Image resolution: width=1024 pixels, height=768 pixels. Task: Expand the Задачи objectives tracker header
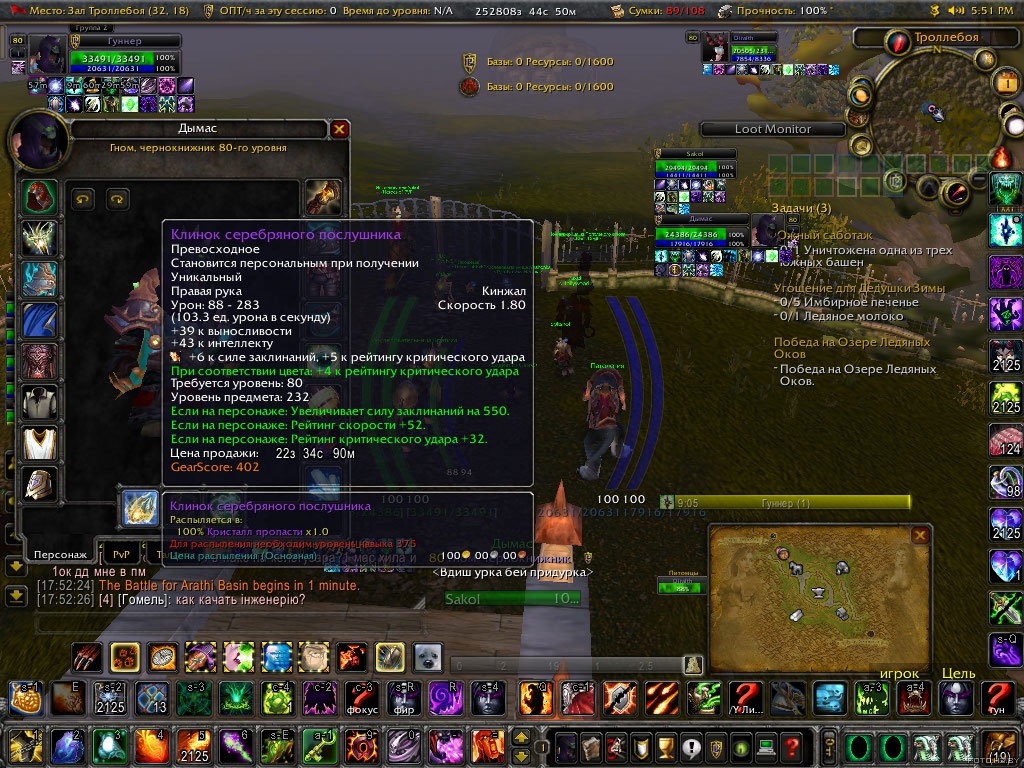800,207
